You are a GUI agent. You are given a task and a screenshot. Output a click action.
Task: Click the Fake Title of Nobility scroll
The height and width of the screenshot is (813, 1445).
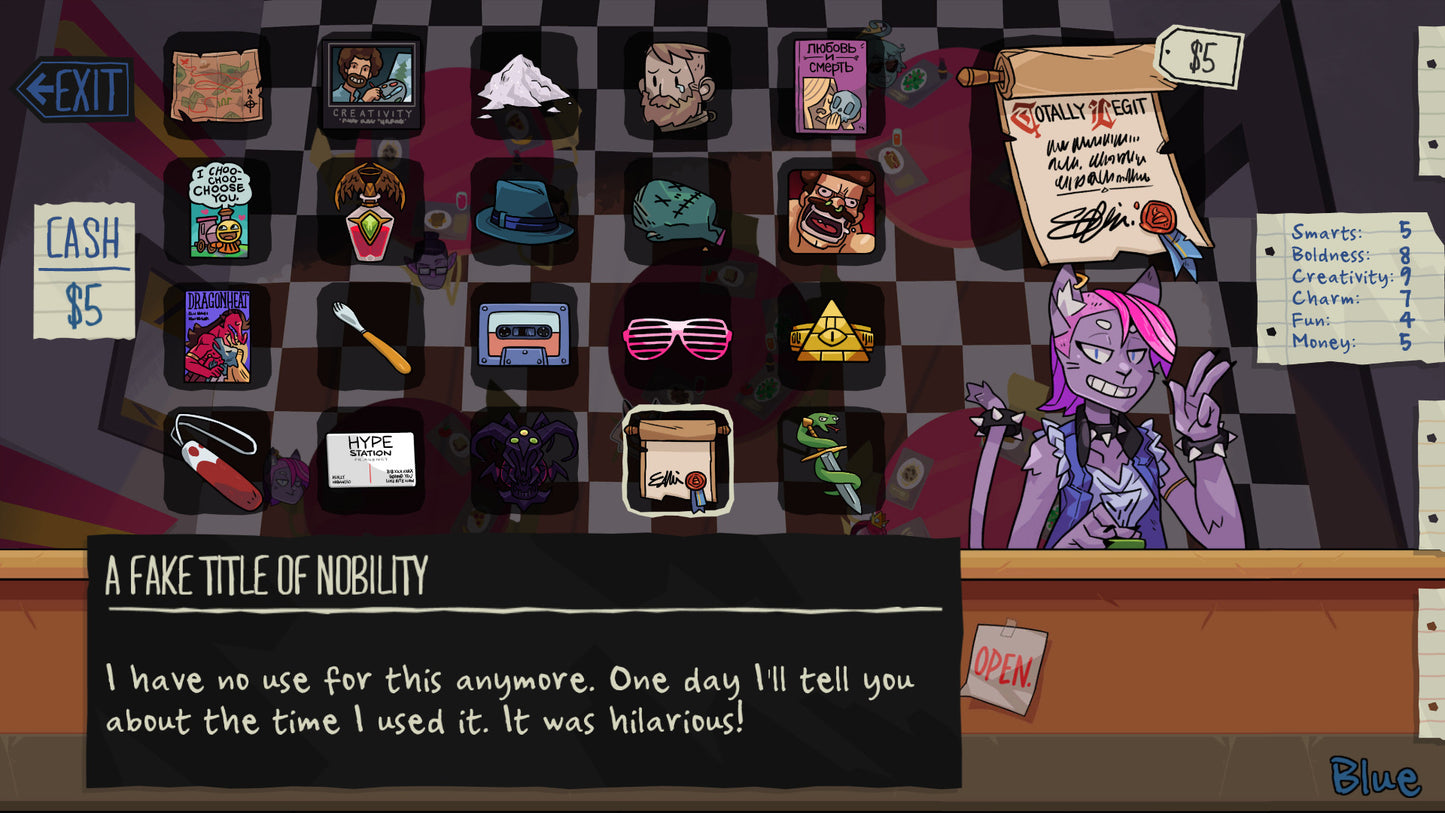tap(675, 460)
